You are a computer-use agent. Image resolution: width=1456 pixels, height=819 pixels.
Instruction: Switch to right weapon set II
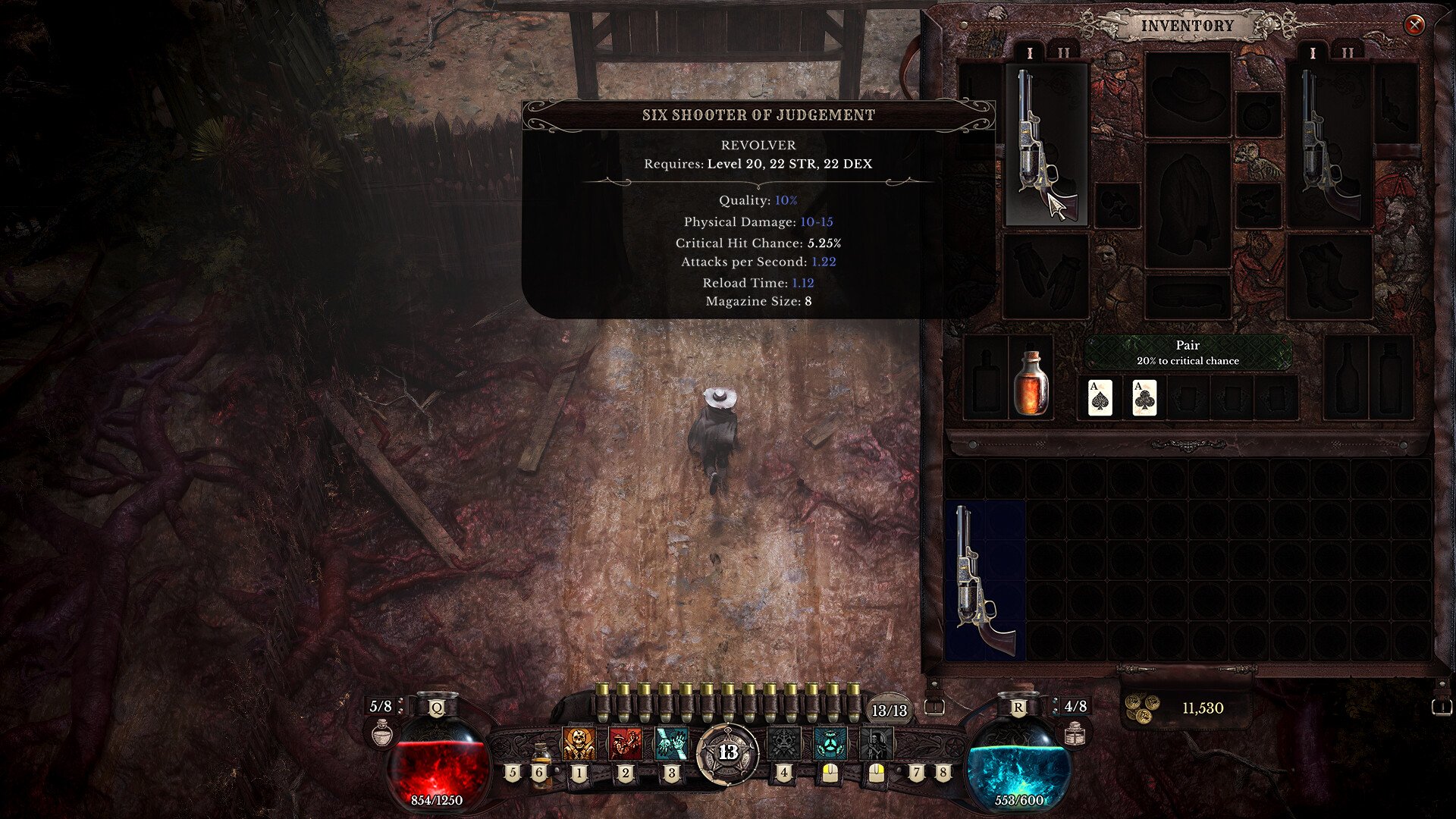(1347, 53)
